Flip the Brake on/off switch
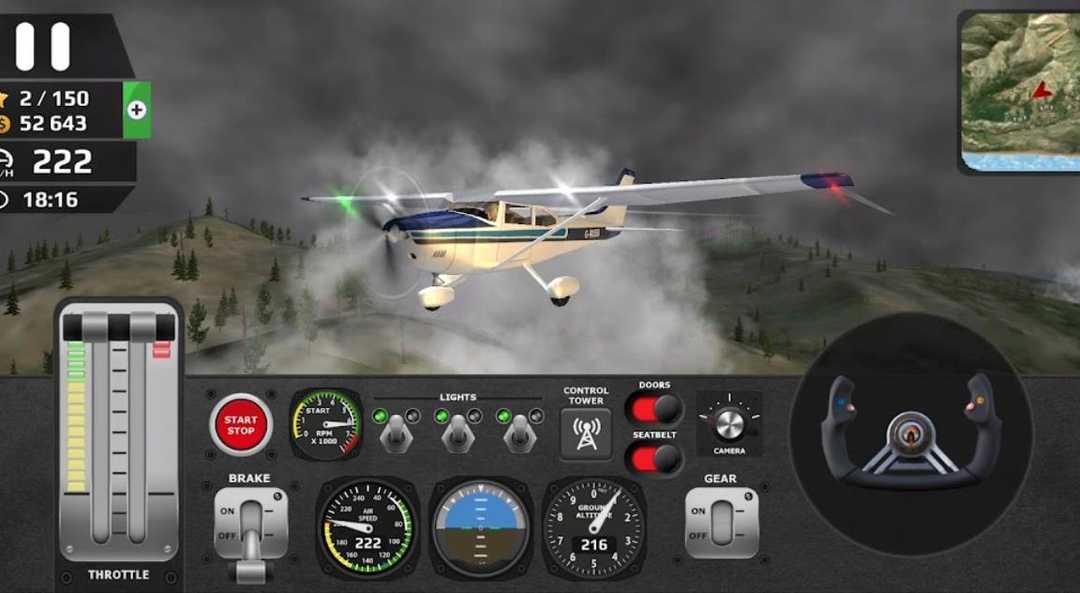The height and width of the screenshot is (593, 1080). pos(249,523)
